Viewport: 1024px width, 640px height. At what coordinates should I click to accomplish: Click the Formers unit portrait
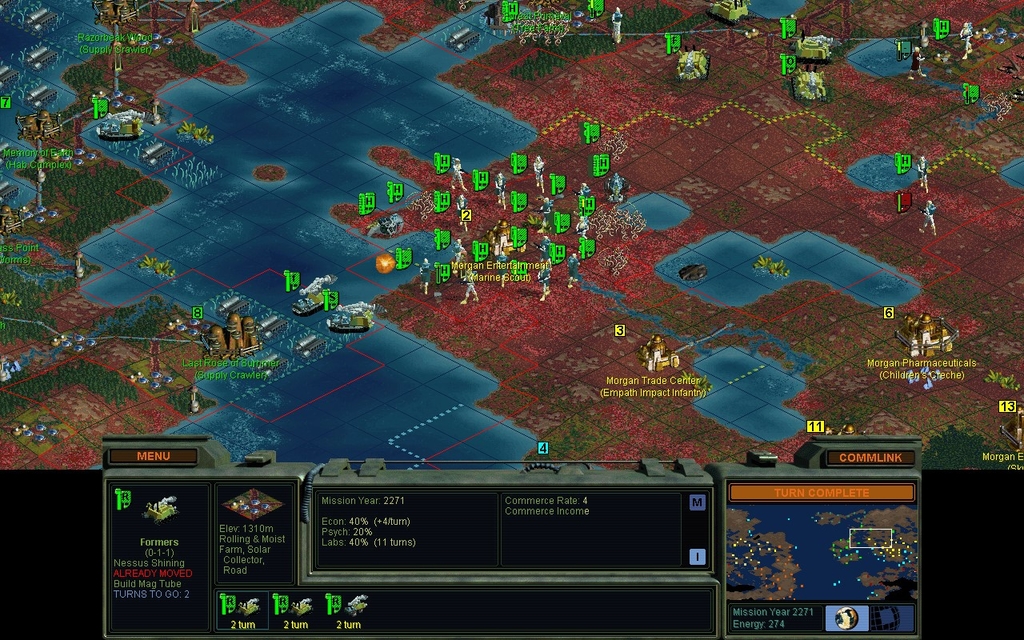tap(159, 511)
